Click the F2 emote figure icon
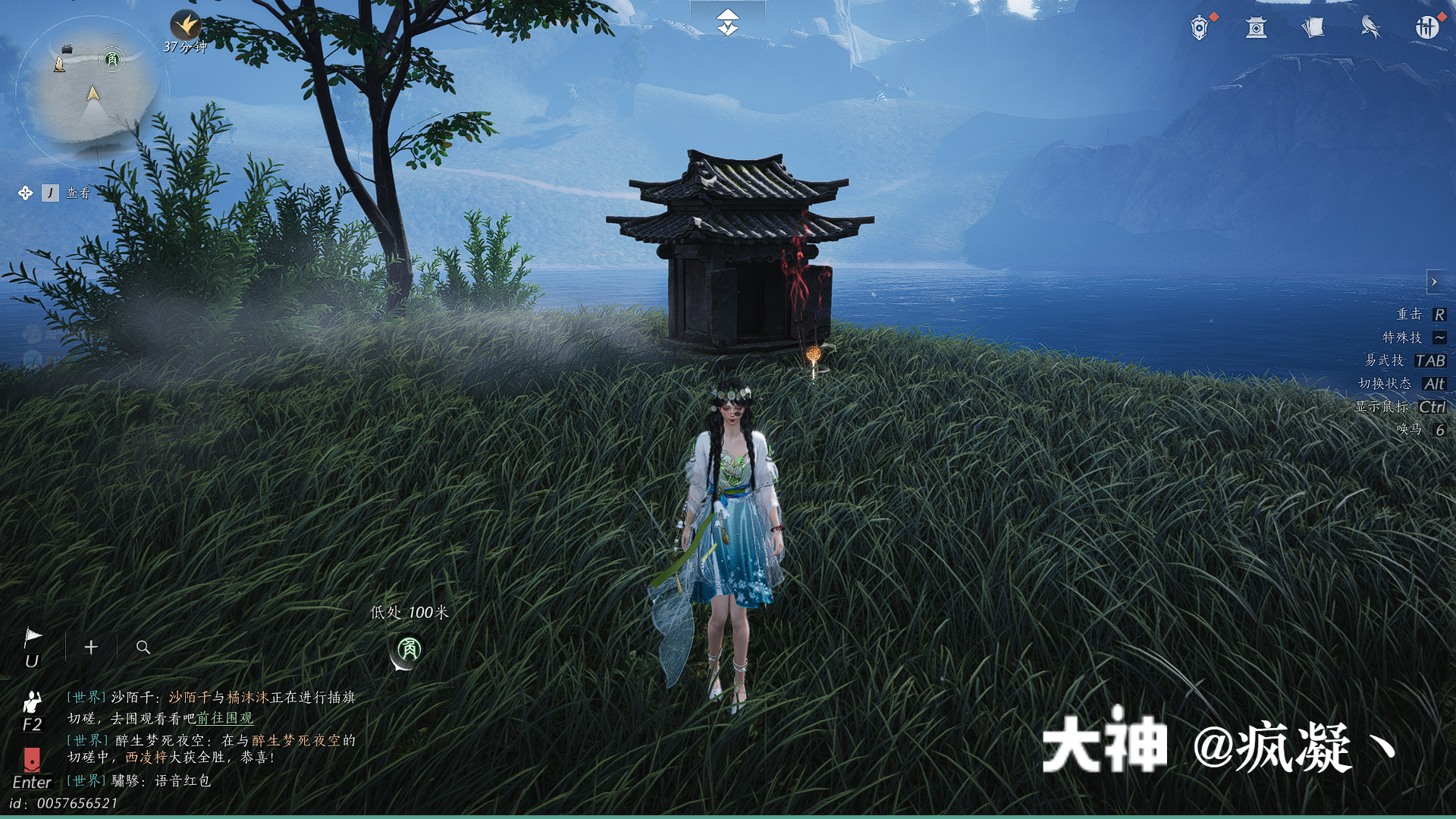 [x=33, y=701]
